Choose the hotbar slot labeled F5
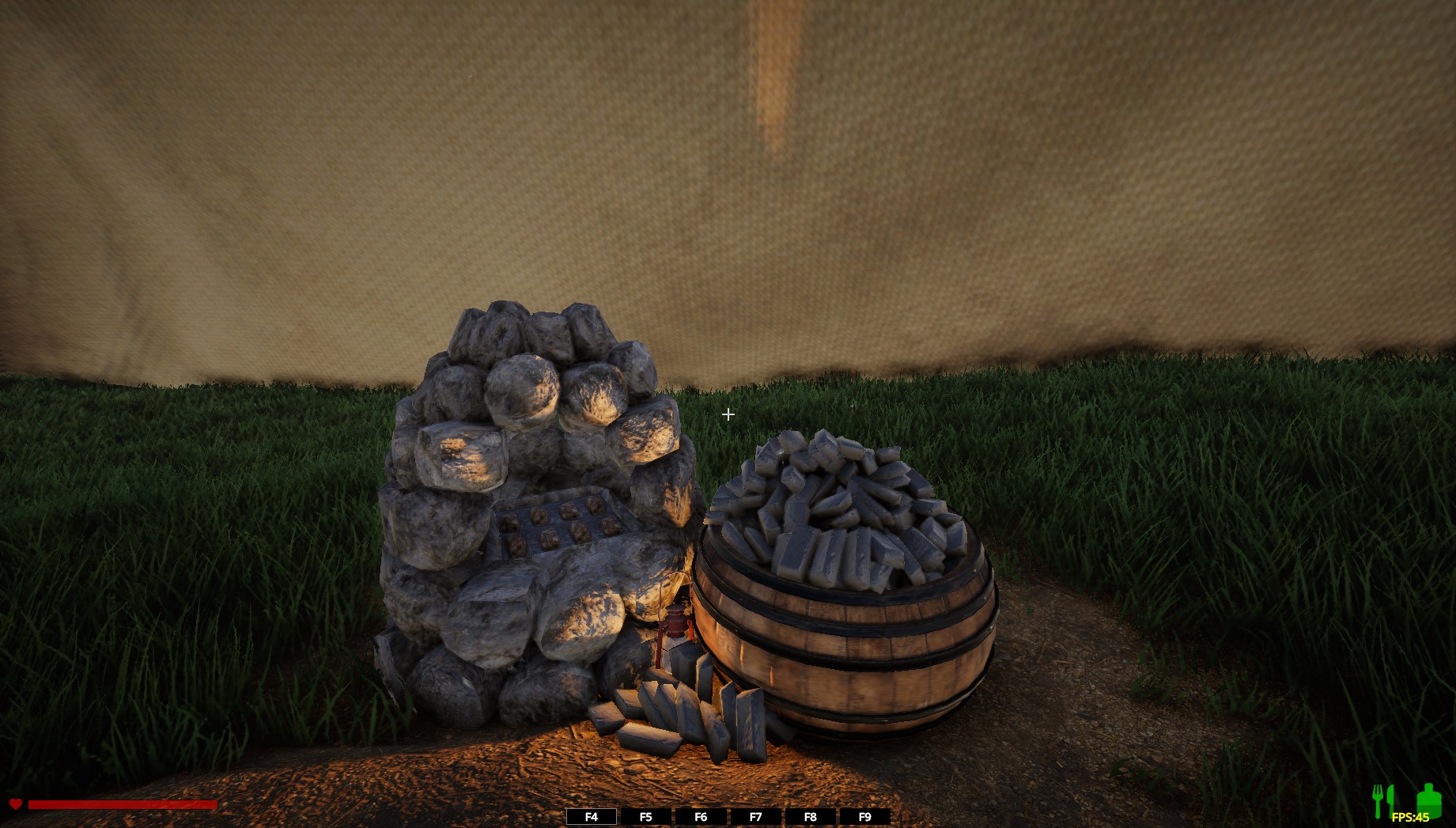 coord(646,817)
